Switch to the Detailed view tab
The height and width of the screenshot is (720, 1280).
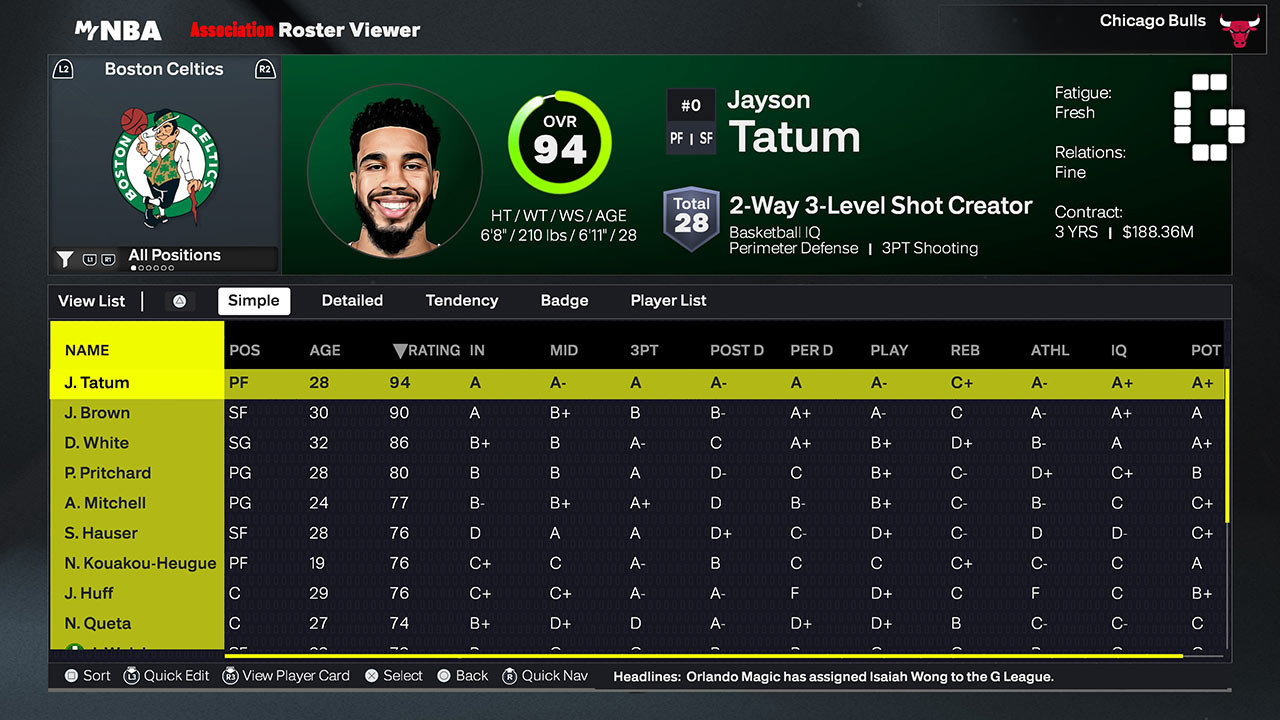click(x=352, y=300)
